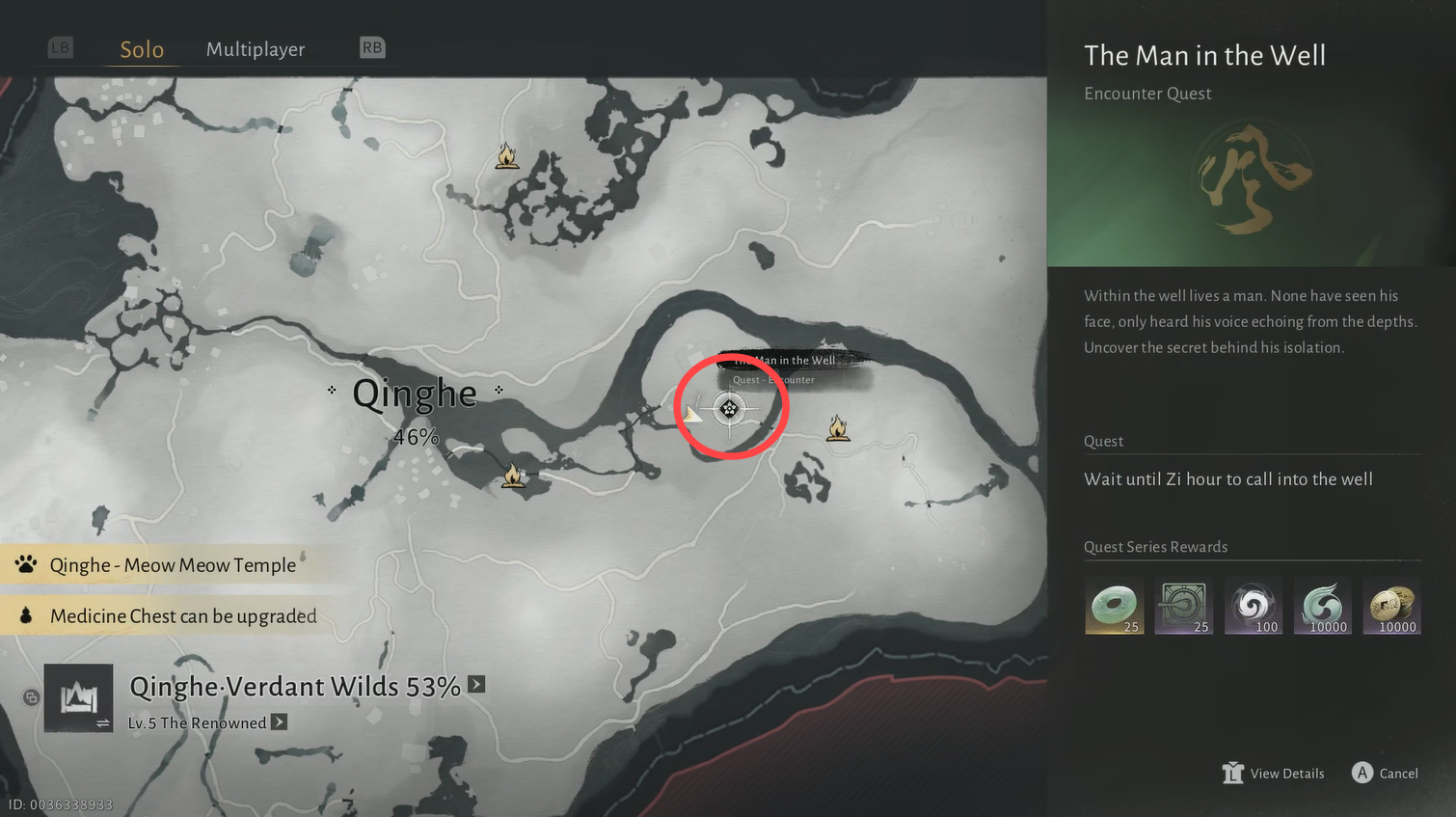Click The Man in the Well quest marker
Viewport: 1456px width, 817px height.
[730, 410]
